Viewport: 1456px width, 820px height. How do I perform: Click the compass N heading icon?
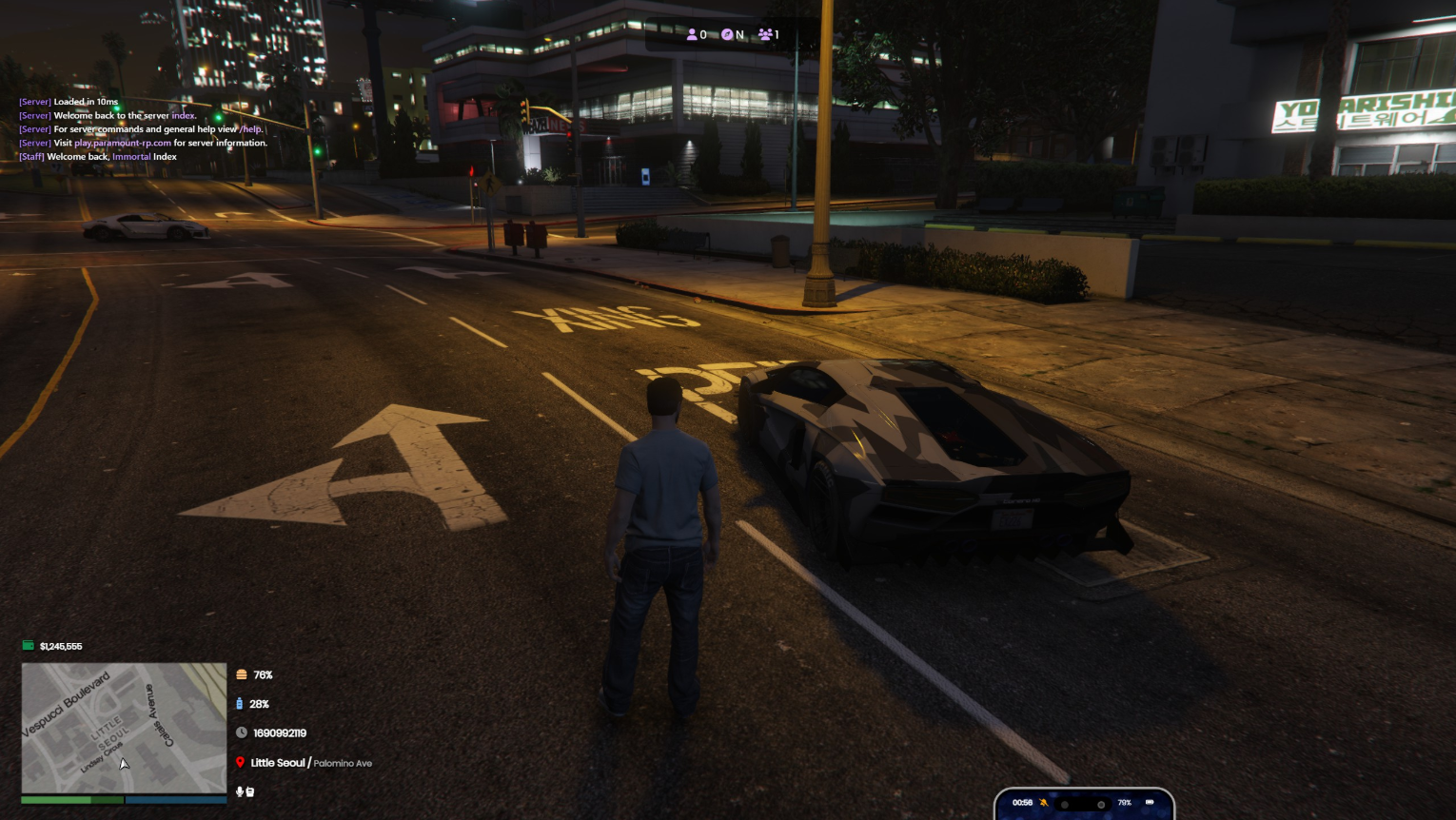[727, 34]
